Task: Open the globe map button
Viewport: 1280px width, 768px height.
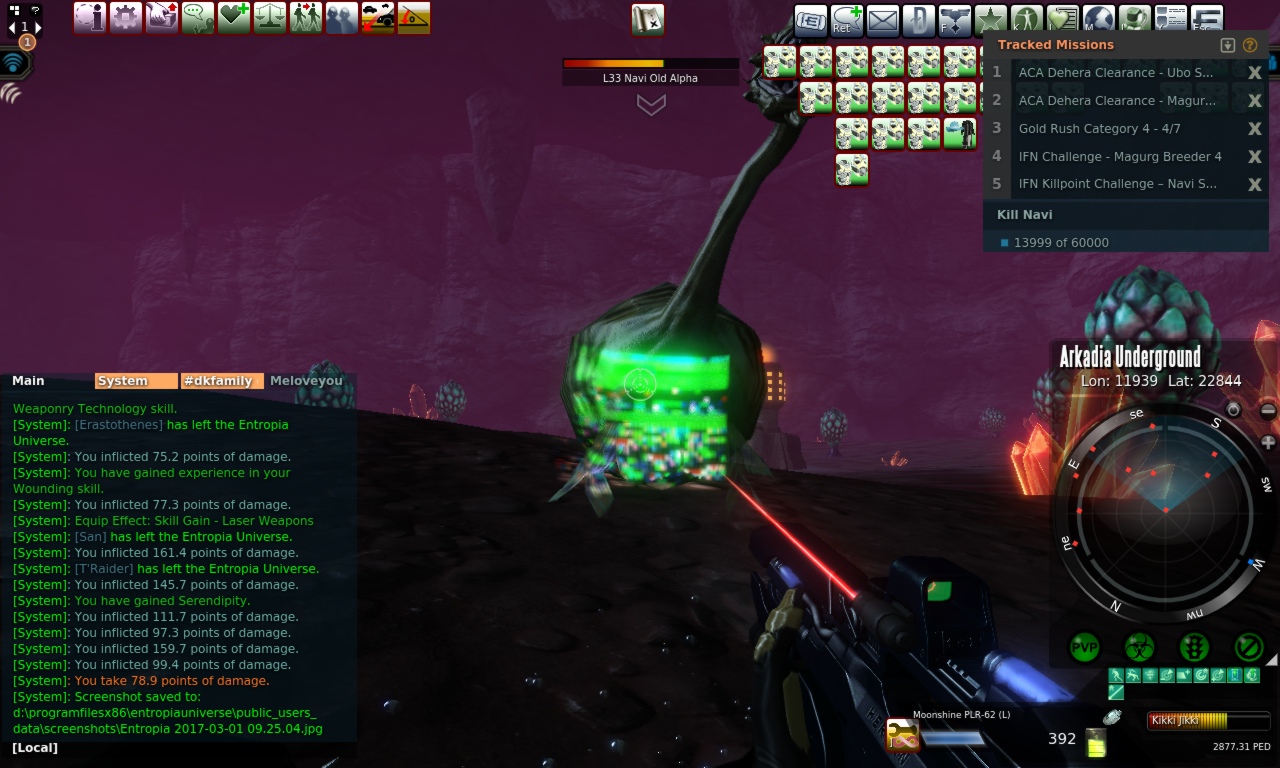Action: 1098,20
